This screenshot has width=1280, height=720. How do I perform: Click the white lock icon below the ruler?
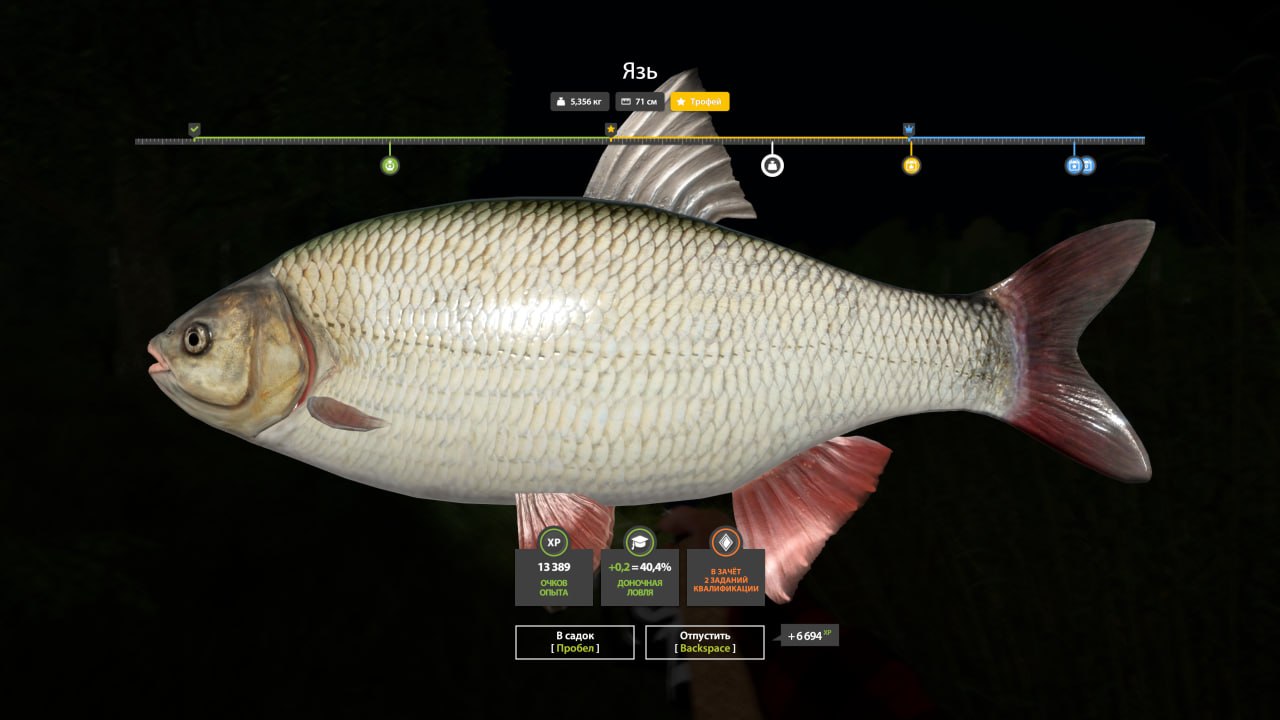coord(771,164)
